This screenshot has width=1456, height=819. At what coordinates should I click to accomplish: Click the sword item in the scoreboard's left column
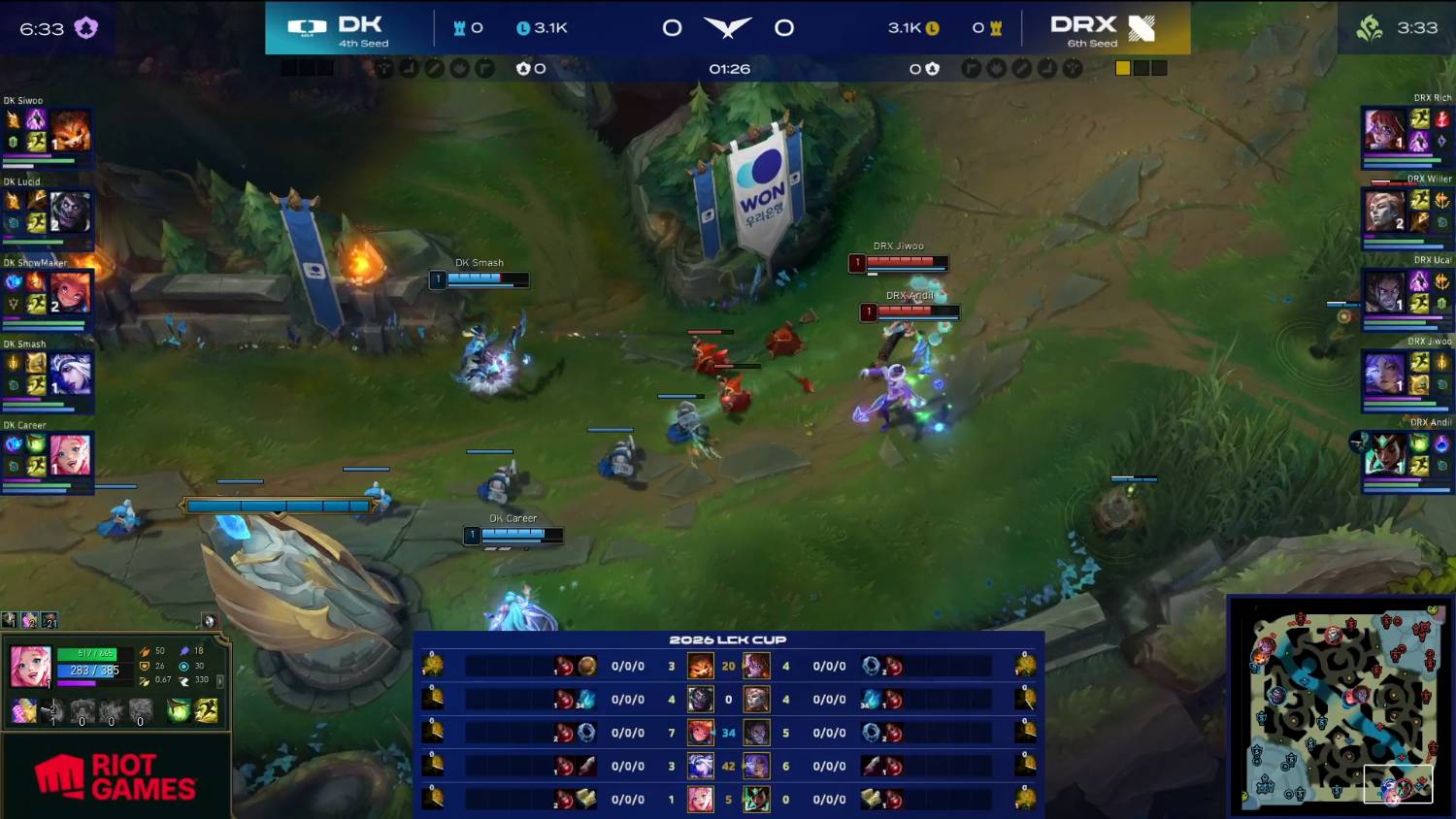(586, 767)
